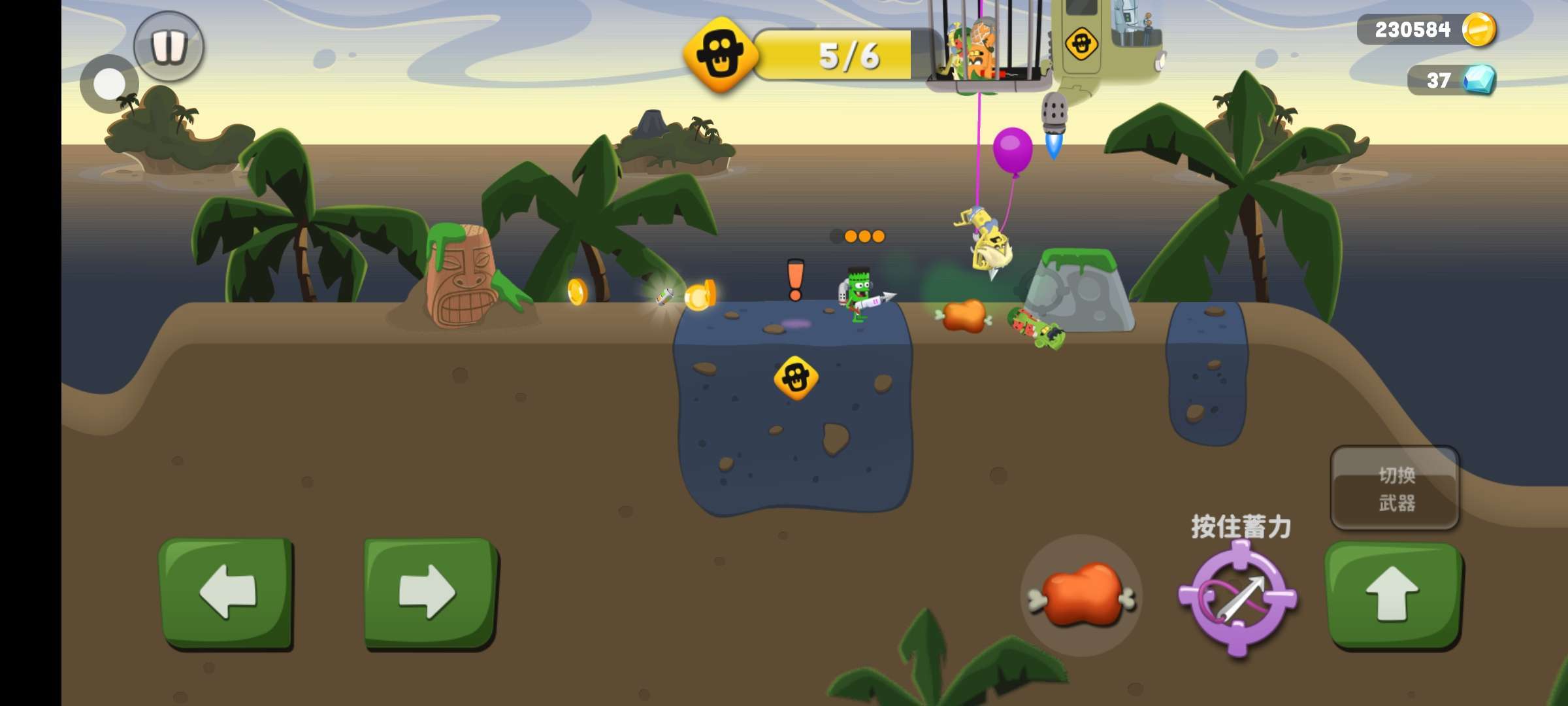Tap the right arrow move button

coord(430,592)
